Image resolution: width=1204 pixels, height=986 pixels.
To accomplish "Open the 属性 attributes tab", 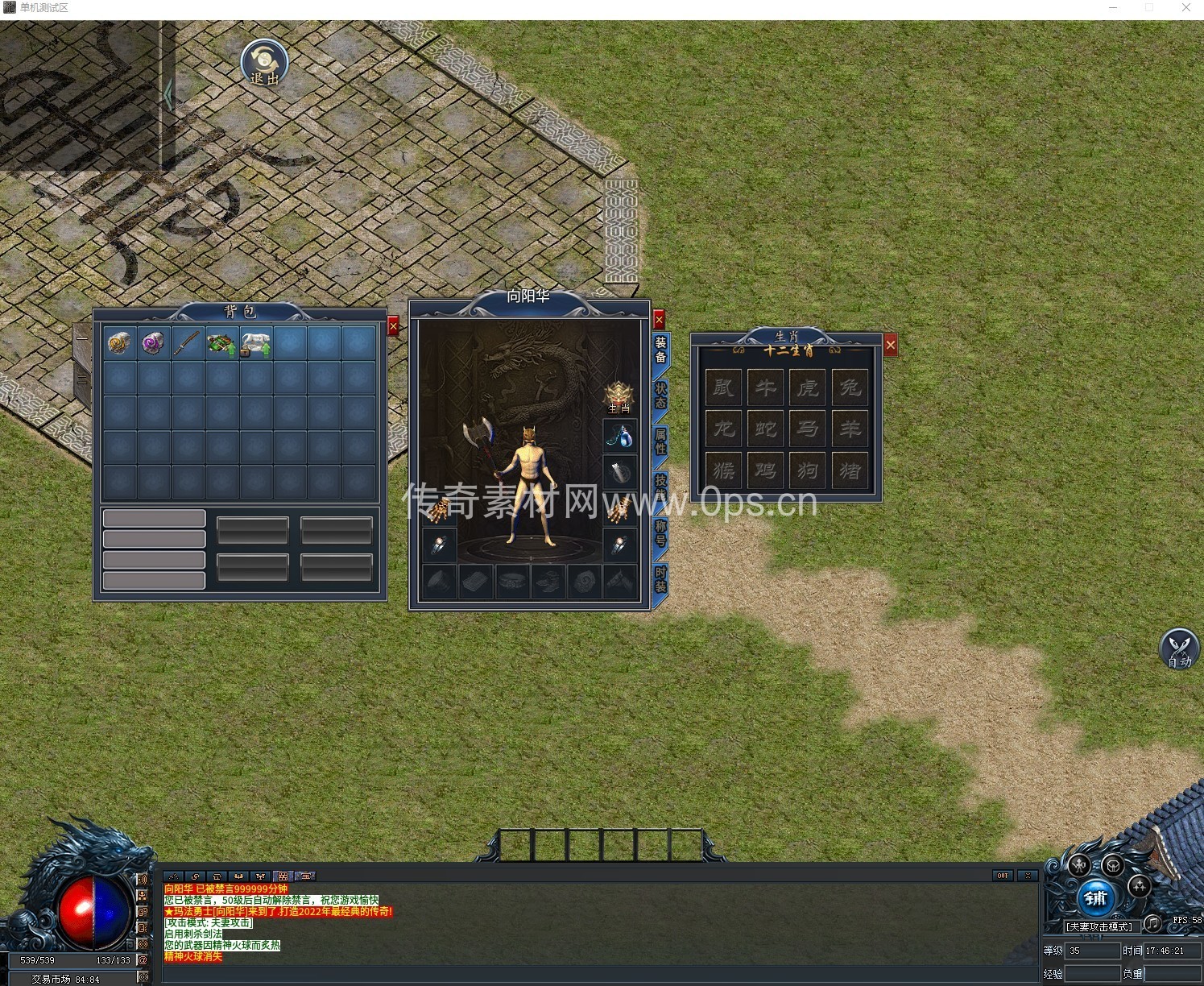I will click(660, 441).
